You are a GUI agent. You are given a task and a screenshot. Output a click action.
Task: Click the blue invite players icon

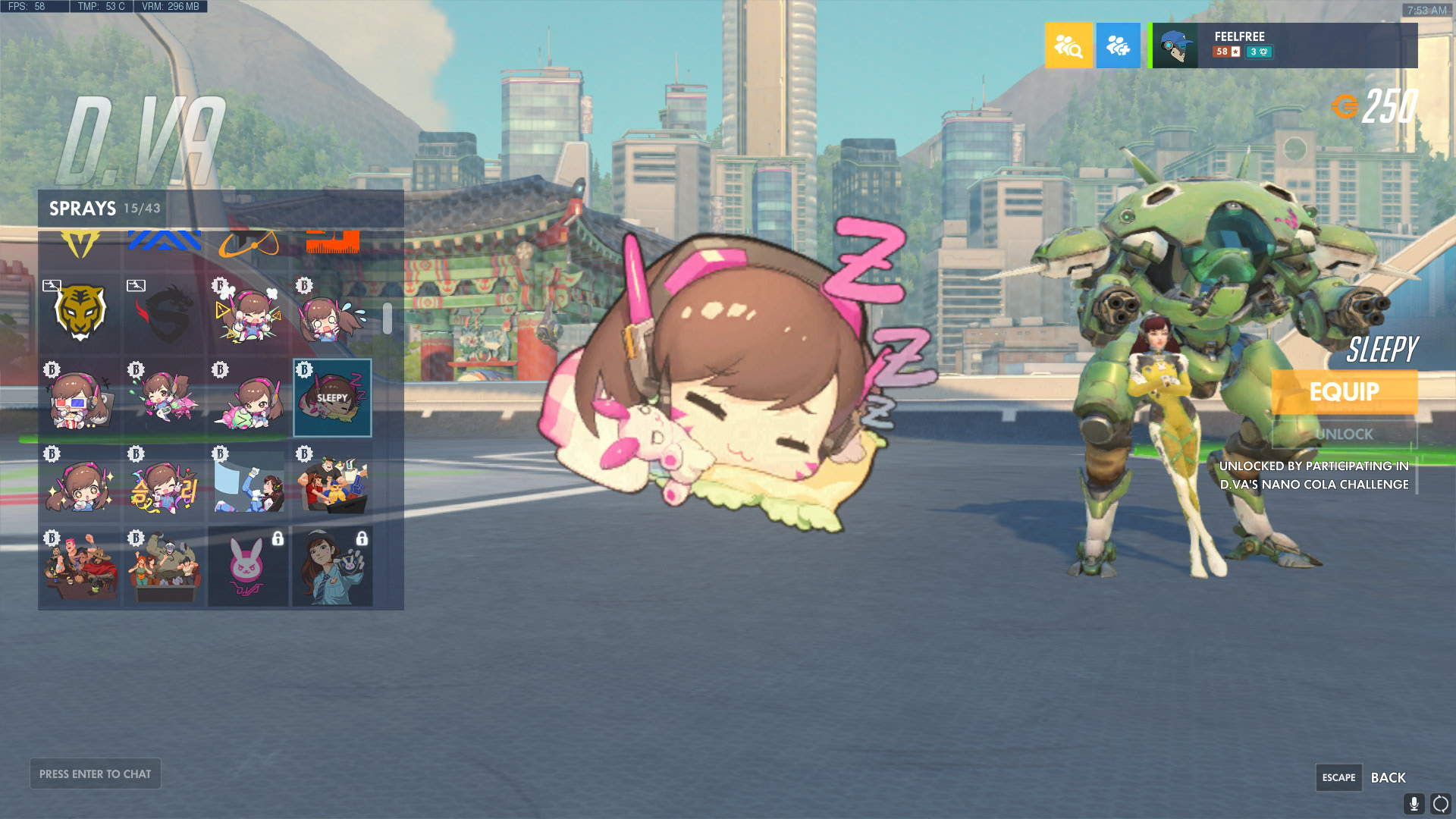click(1117, 45)
